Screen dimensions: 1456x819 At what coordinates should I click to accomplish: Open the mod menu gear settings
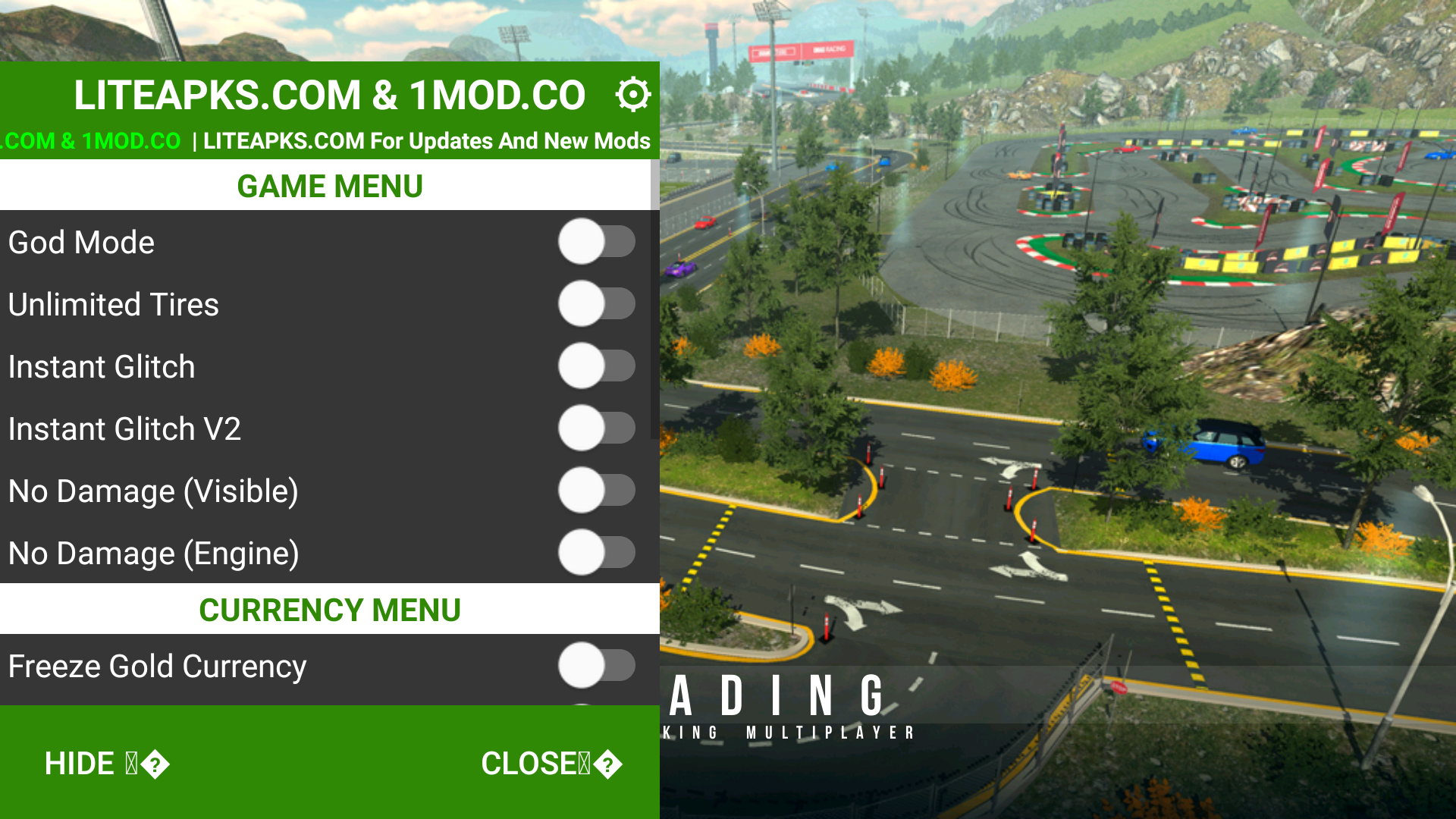[x=632, y=96]
